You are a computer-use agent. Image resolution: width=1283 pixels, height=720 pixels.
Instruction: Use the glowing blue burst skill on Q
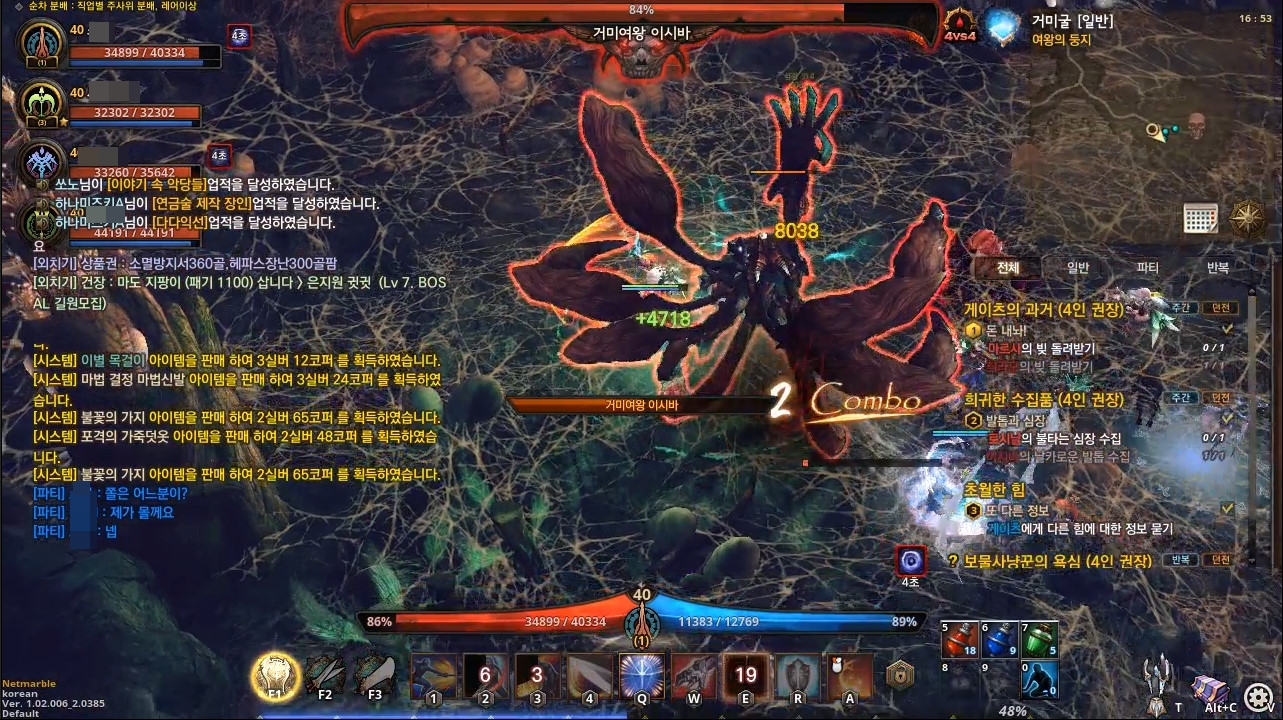click(642, 676)
